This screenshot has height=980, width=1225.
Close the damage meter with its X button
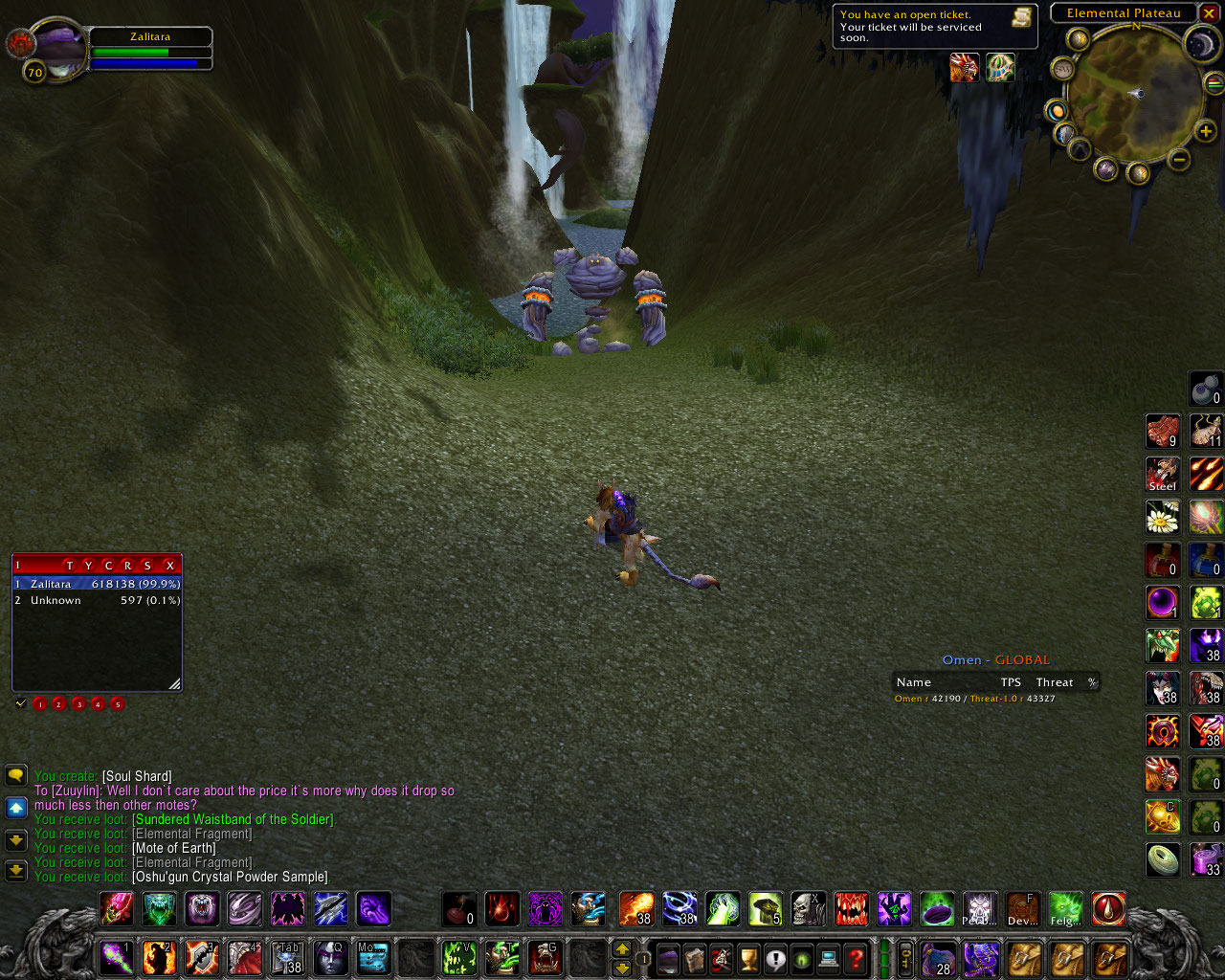(170, 566)
